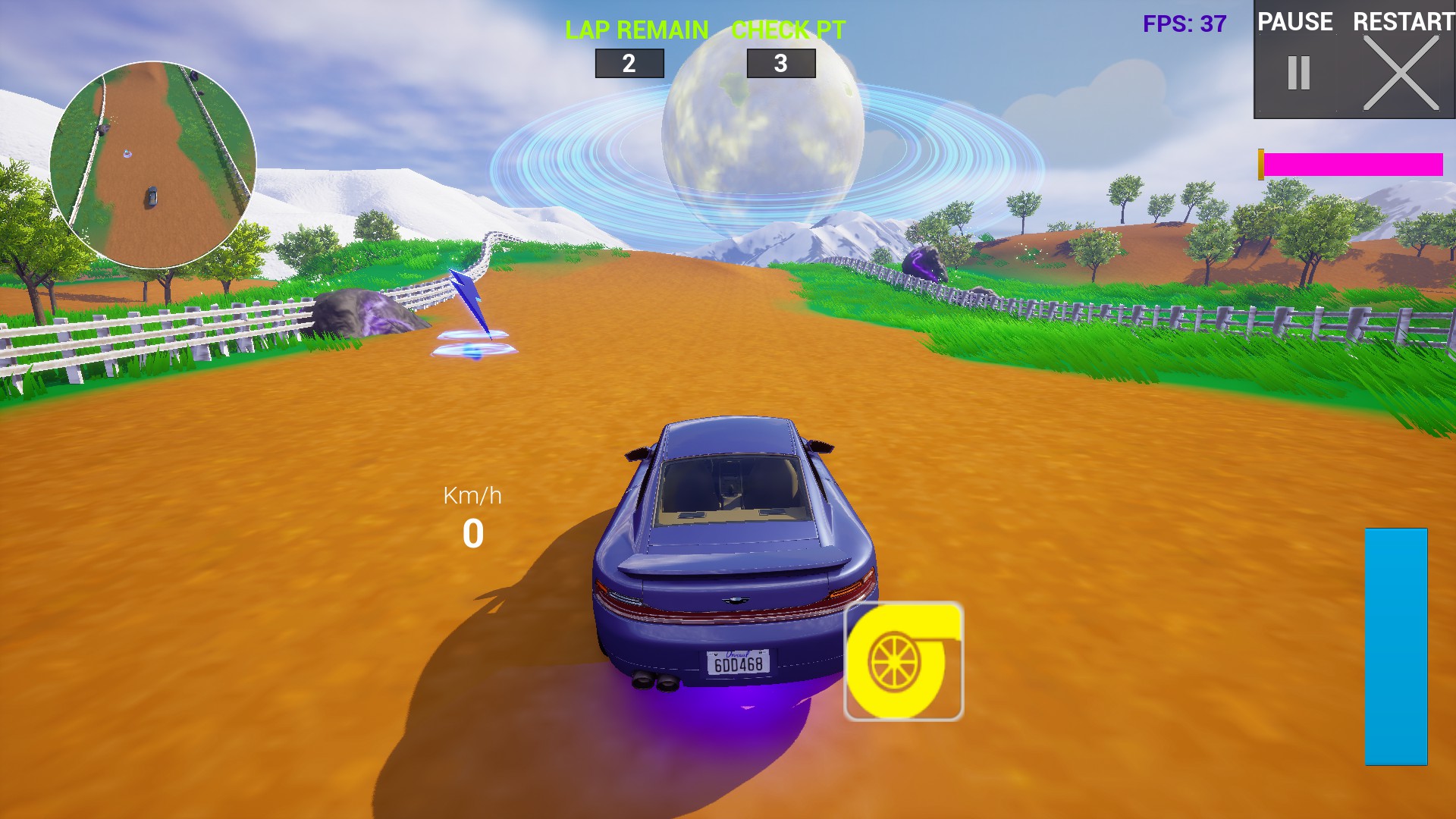Select the CHECK PT header
The image size is (1456, 819).
[x=786, y=30]
